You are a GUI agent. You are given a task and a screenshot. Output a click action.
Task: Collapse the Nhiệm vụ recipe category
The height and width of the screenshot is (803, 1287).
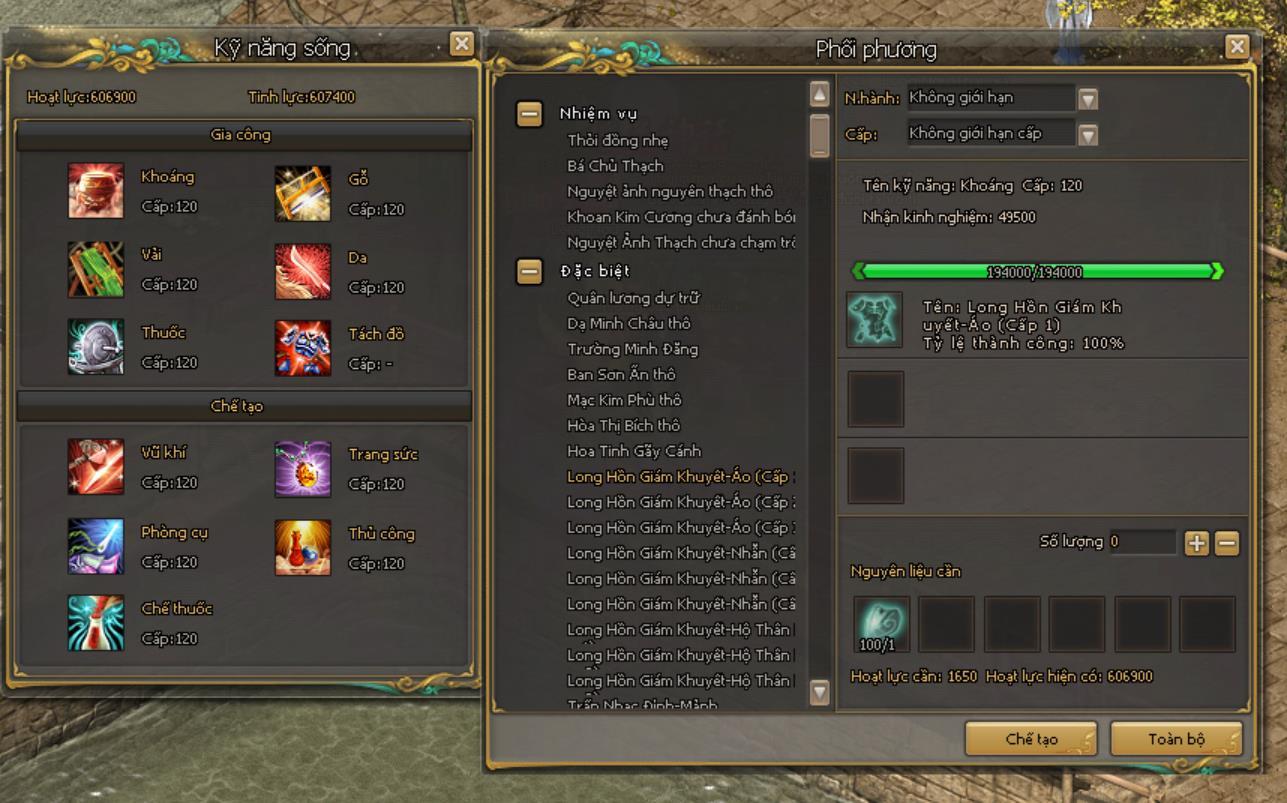(x=530, y=114)
